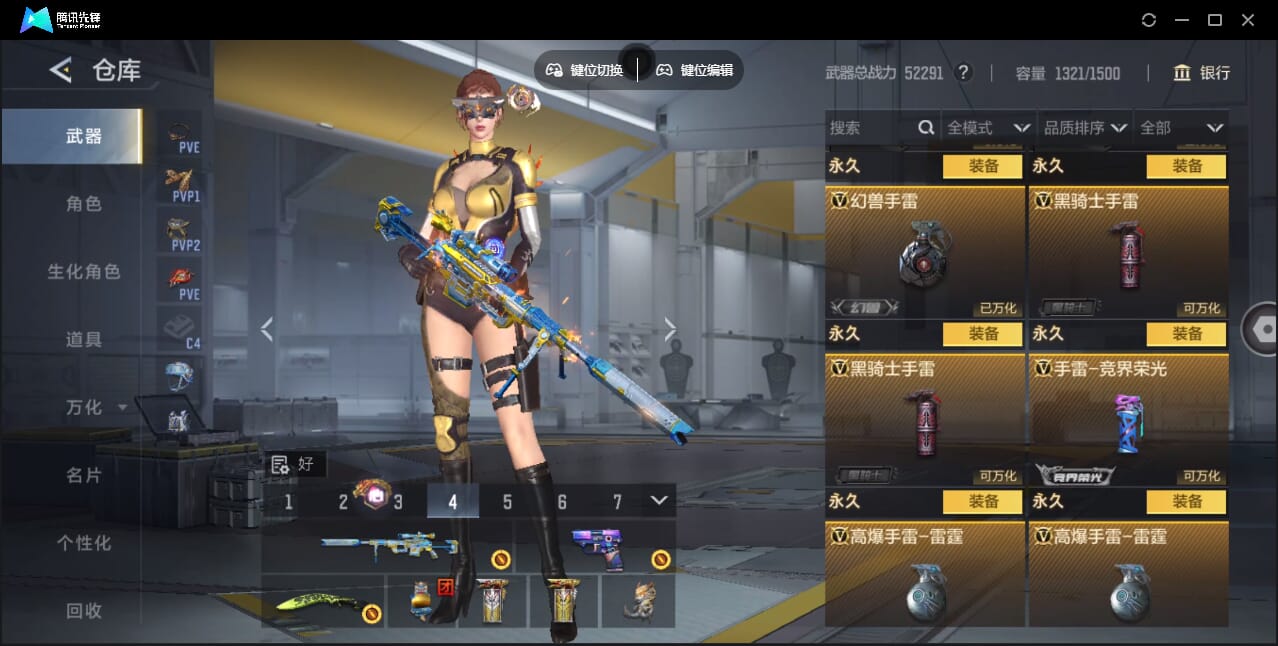
Task: Click the 键位切换 button
Action: 585,70
